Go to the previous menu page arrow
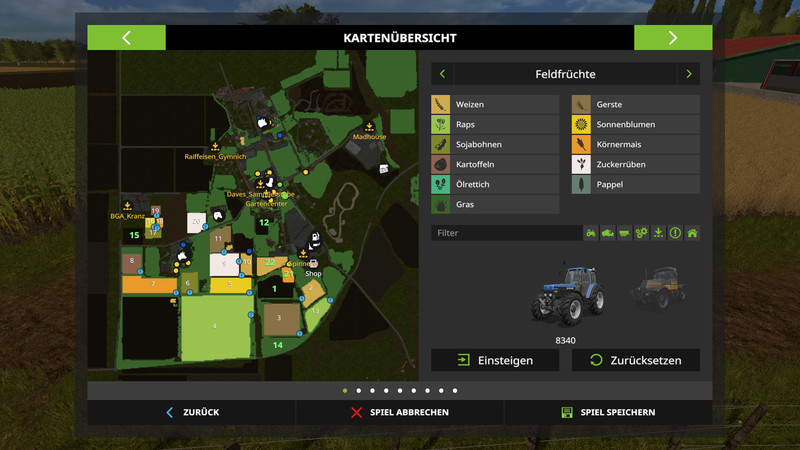Image resolution: width=800 pixels, height=450 pixels. 126,38
